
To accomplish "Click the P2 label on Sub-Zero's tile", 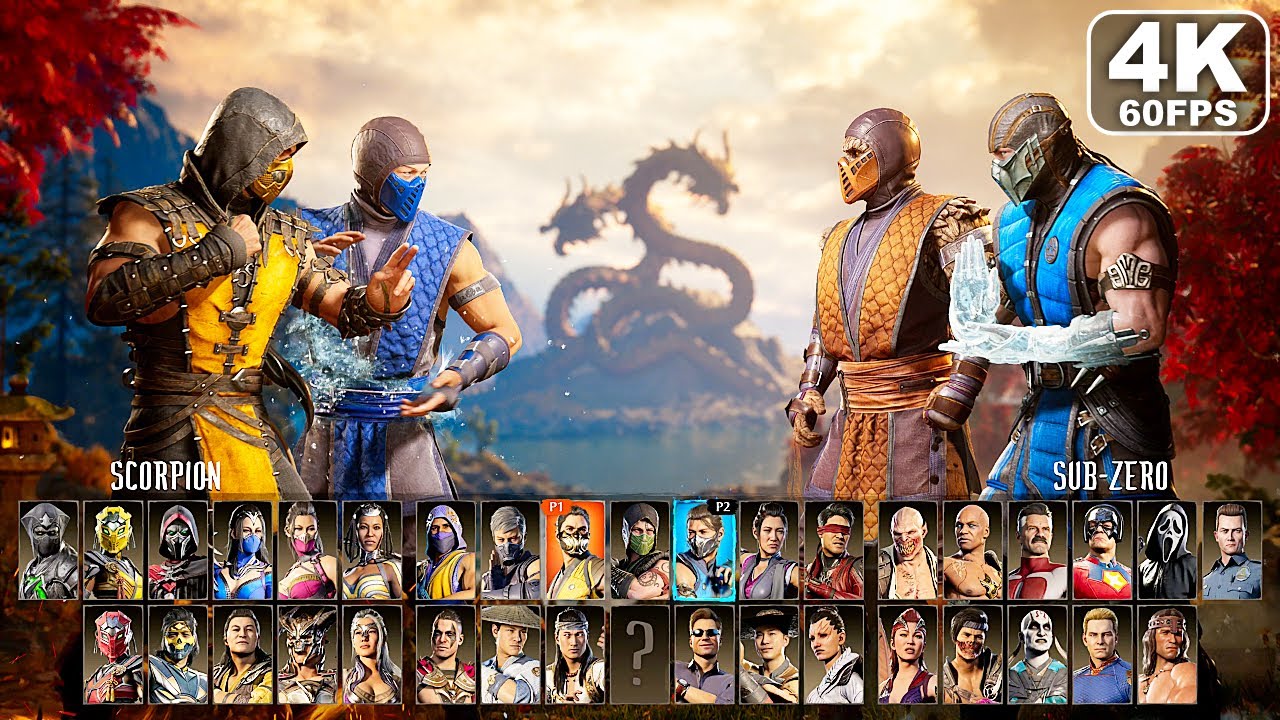I will [x=723, y=506].
